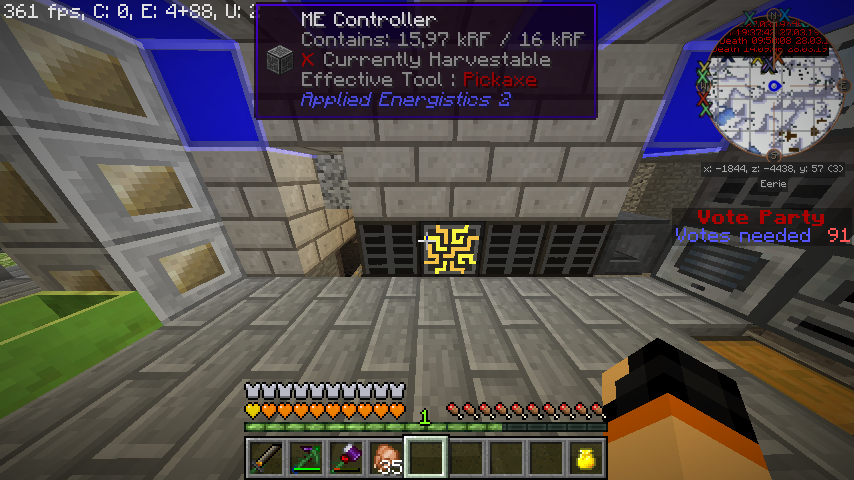
Task: Click the Vote Party tracker
Action: click(761, 226)
